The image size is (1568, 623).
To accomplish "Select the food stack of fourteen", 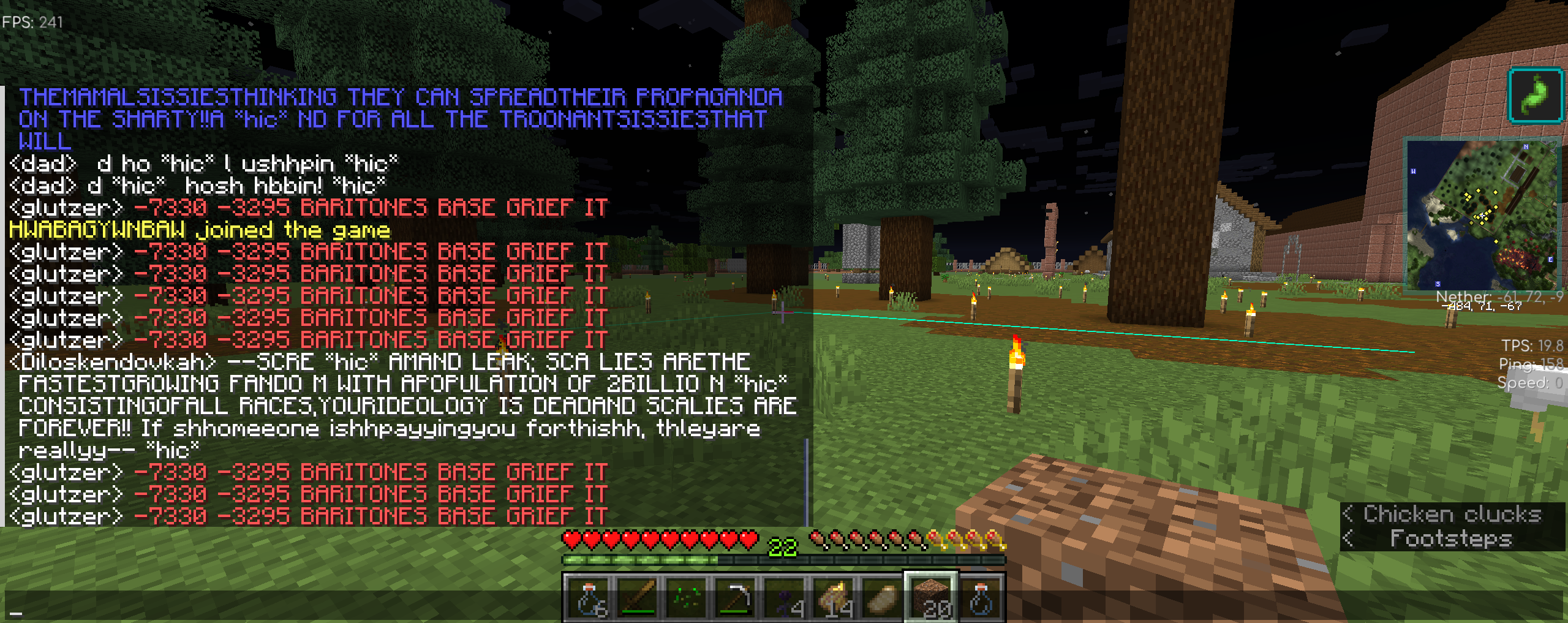I will point(833,597).
